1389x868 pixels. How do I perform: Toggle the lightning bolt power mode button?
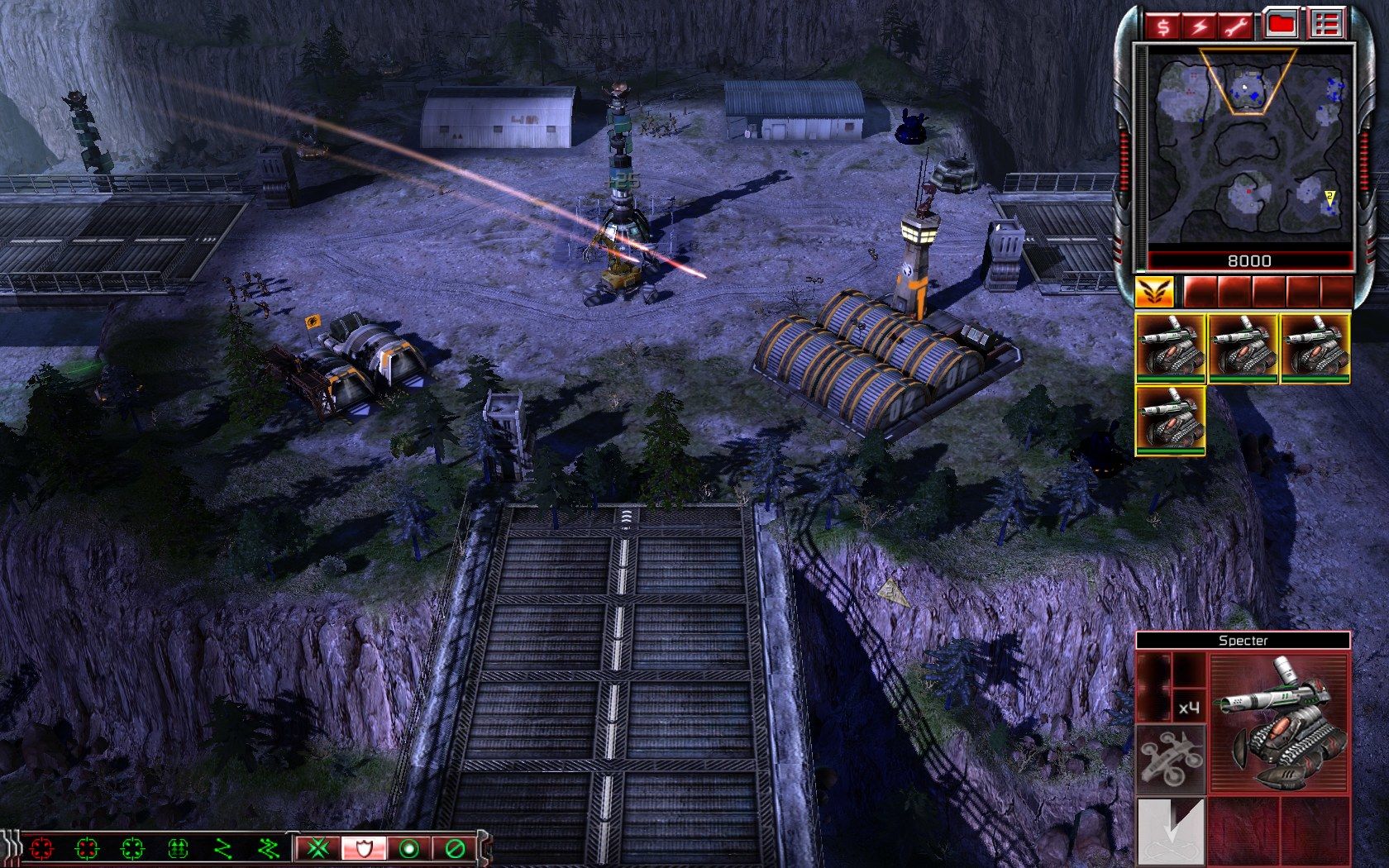coord(1200,26)
